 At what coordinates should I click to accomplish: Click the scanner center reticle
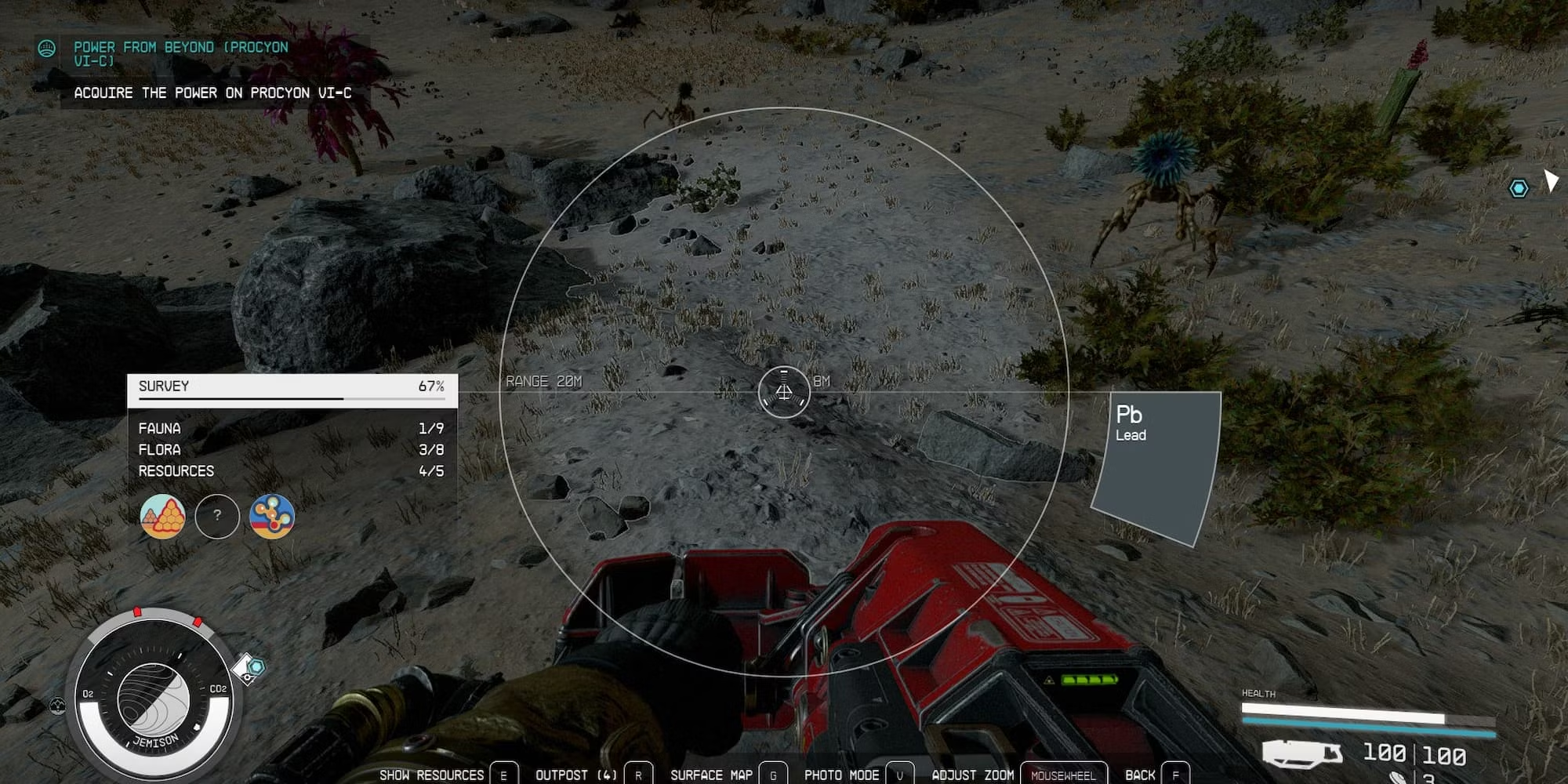point(783,392)
